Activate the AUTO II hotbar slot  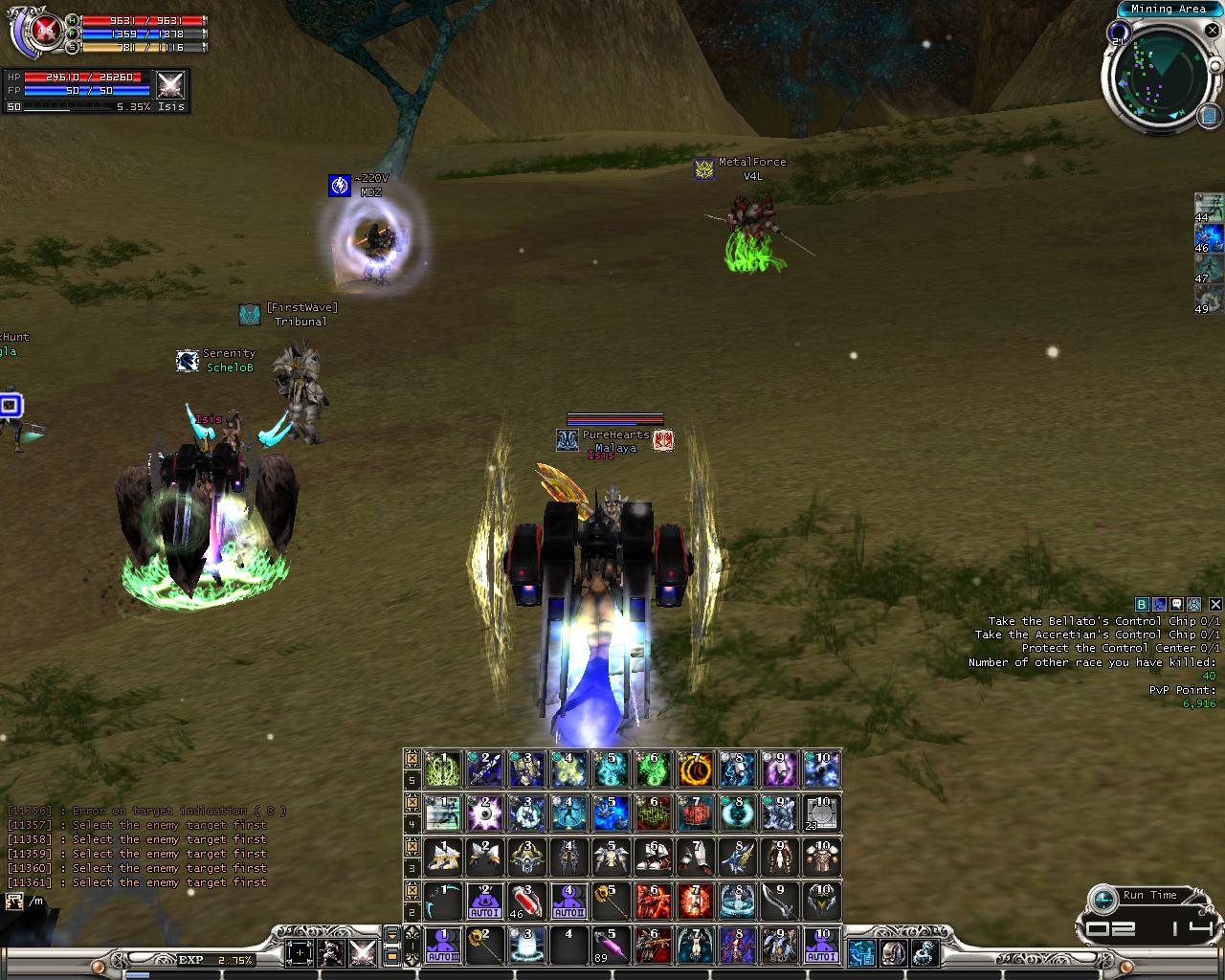click(568, 902)
